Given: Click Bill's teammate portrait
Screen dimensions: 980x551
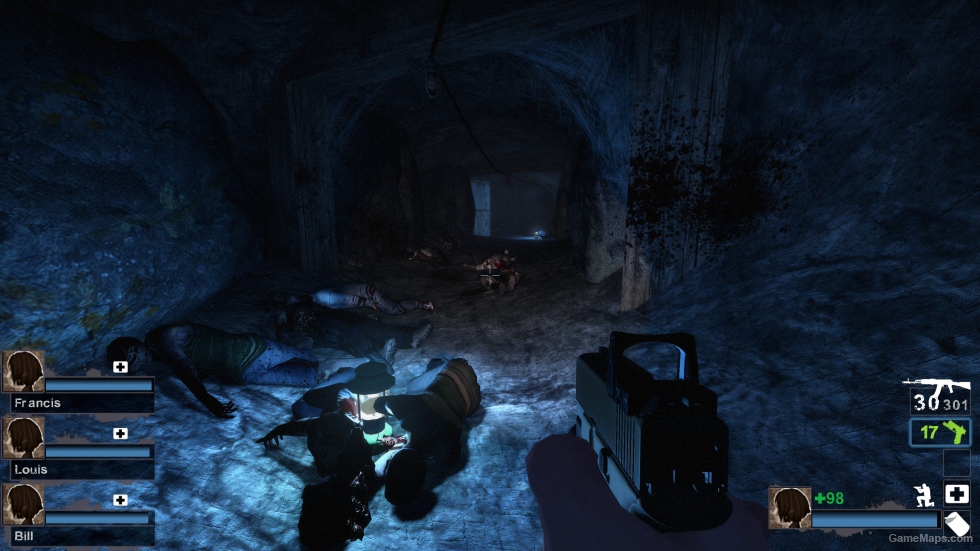Looking at the screenshot, I should pyautogui.click(x=23, y=504).
